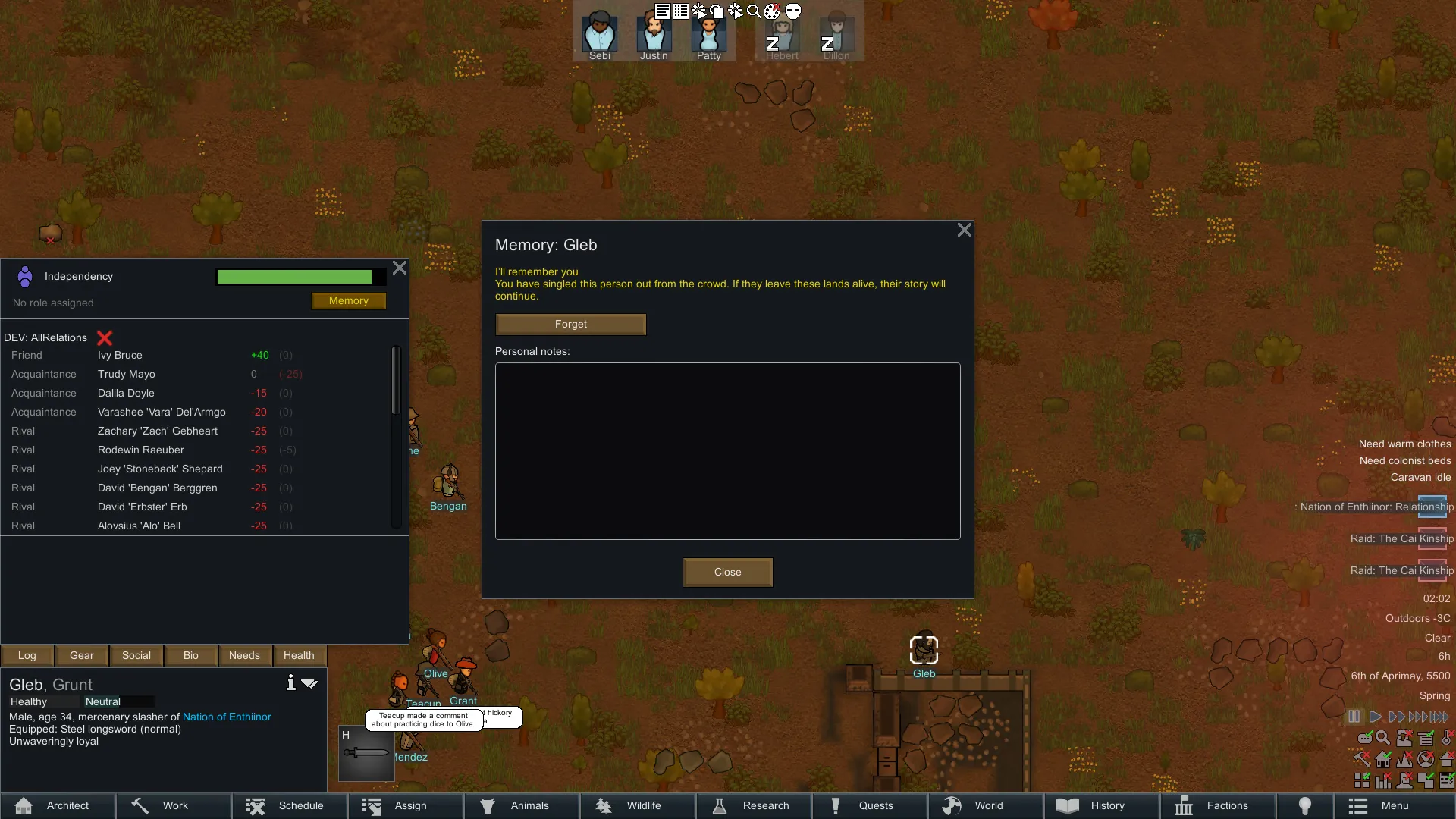Pause the game with the pause speed control
The height and width of the screenshot is (819, 1456).
point(1354,717)
